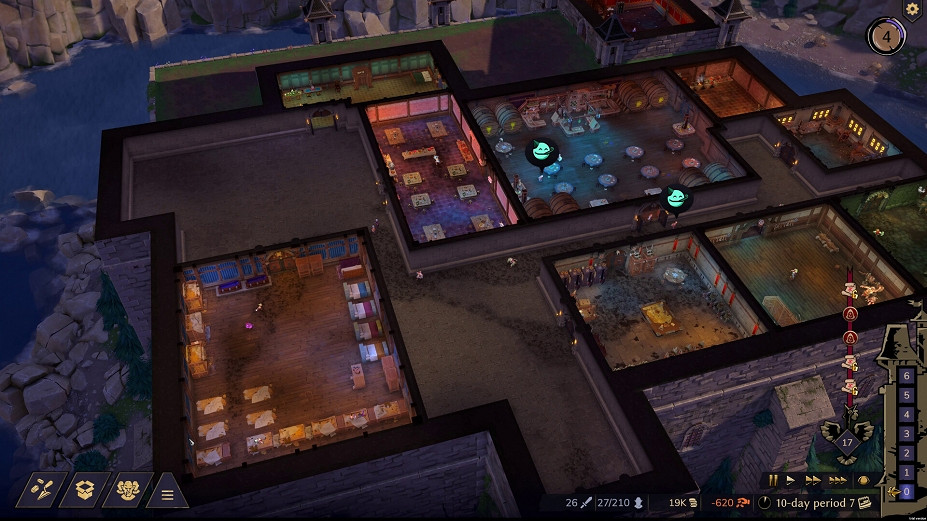Select tower floor 0
This screenshot has height=521, width=927.
pos(906,491)
